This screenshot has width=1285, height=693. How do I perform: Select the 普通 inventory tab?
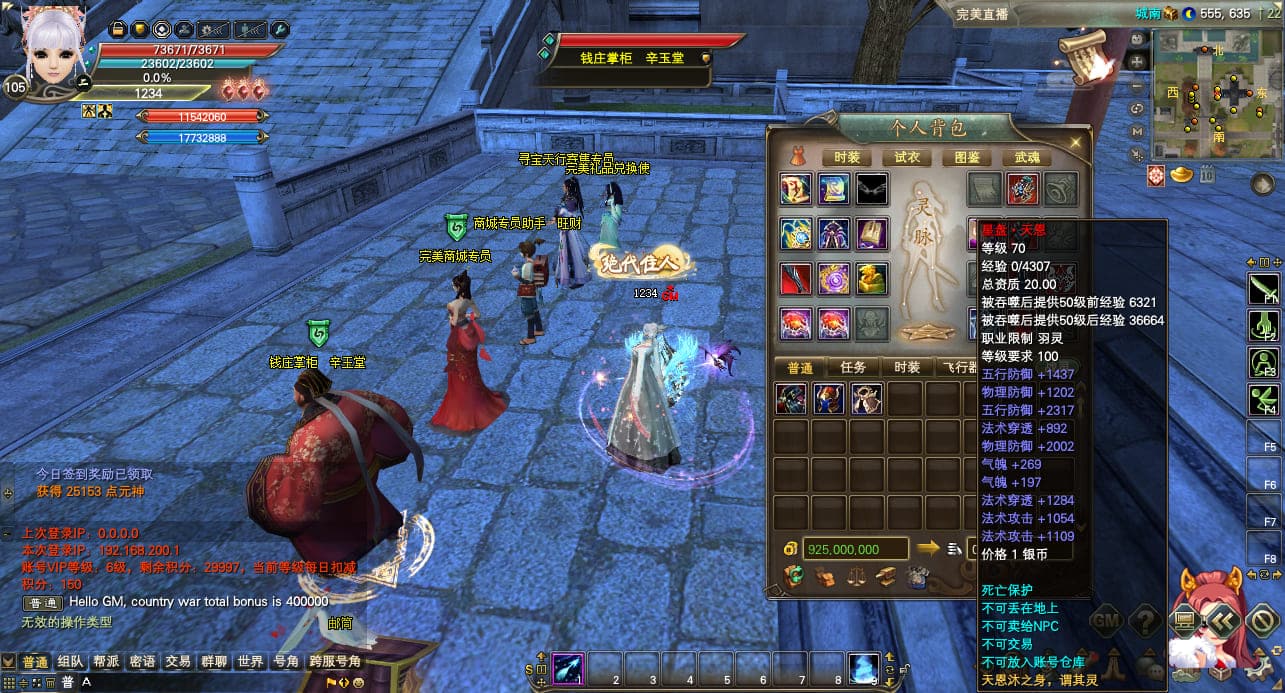[x=799, y=367]
